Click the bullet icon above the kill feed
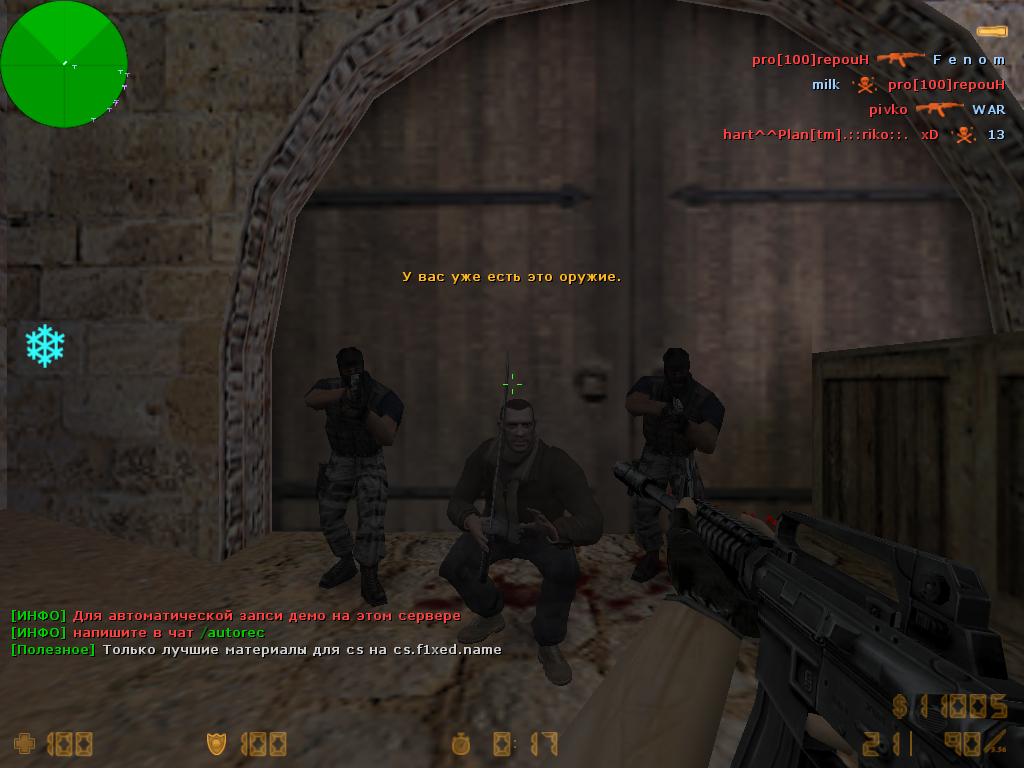This screenshot has width=1024, height=768. [x=991, y=32]
